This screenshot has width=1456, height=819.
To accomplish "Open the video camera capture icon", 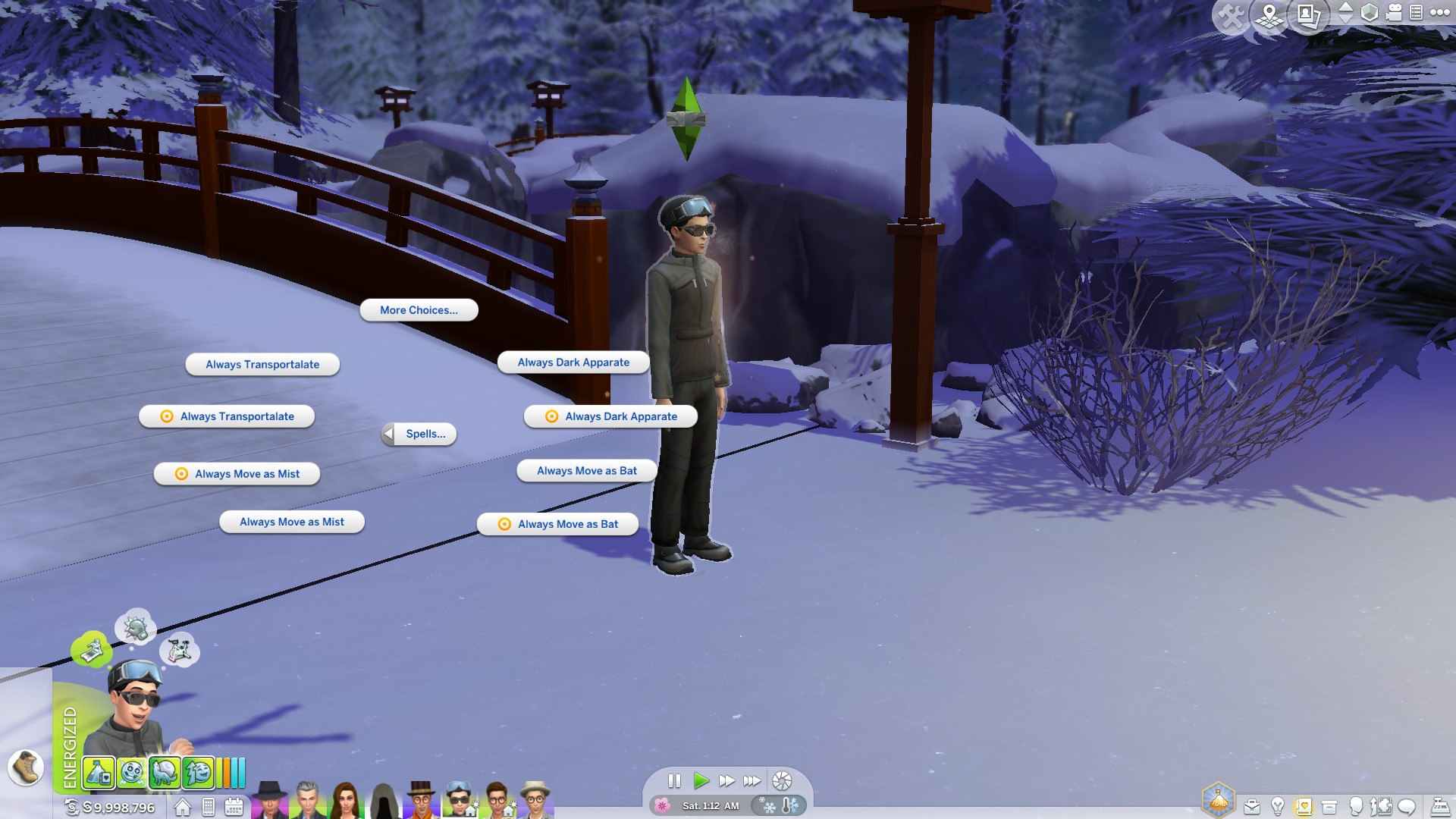I will [x=1393, y=13].
